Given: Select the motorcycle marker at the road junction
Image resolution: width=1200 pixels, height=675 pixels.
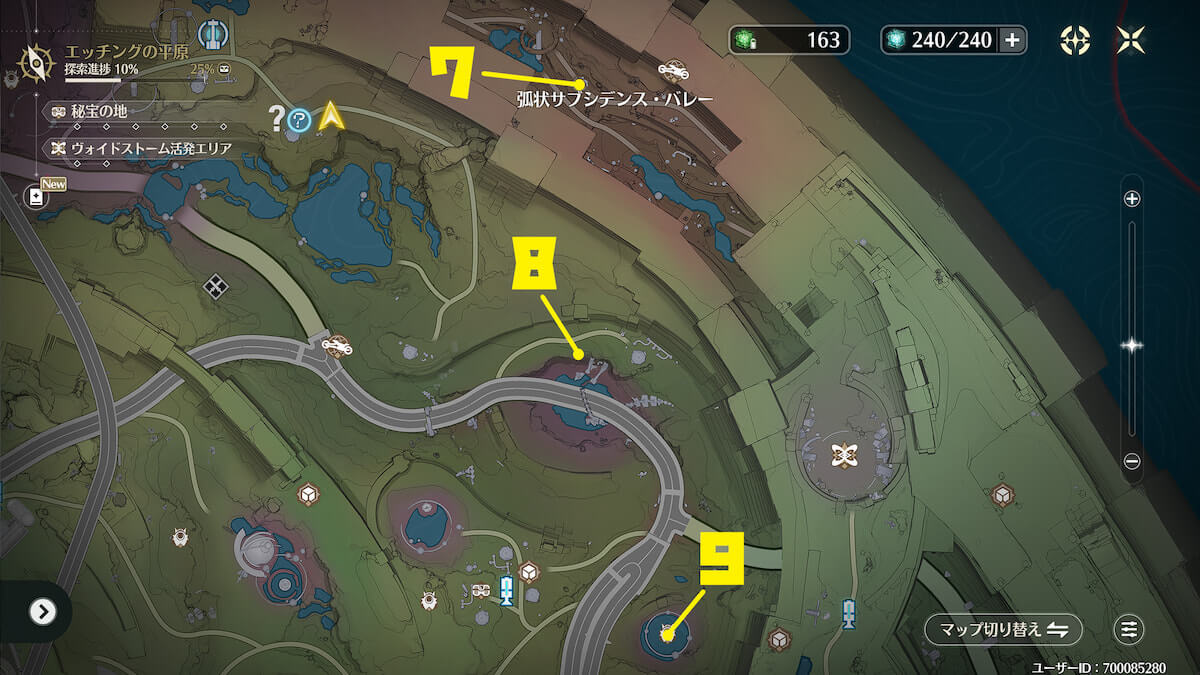Looking at the screenshot, I should 336,345.
